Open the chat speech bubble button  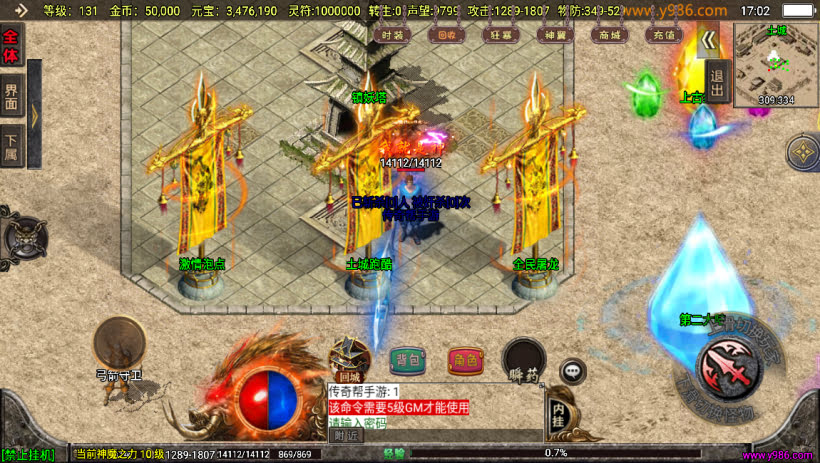(572, 371)
